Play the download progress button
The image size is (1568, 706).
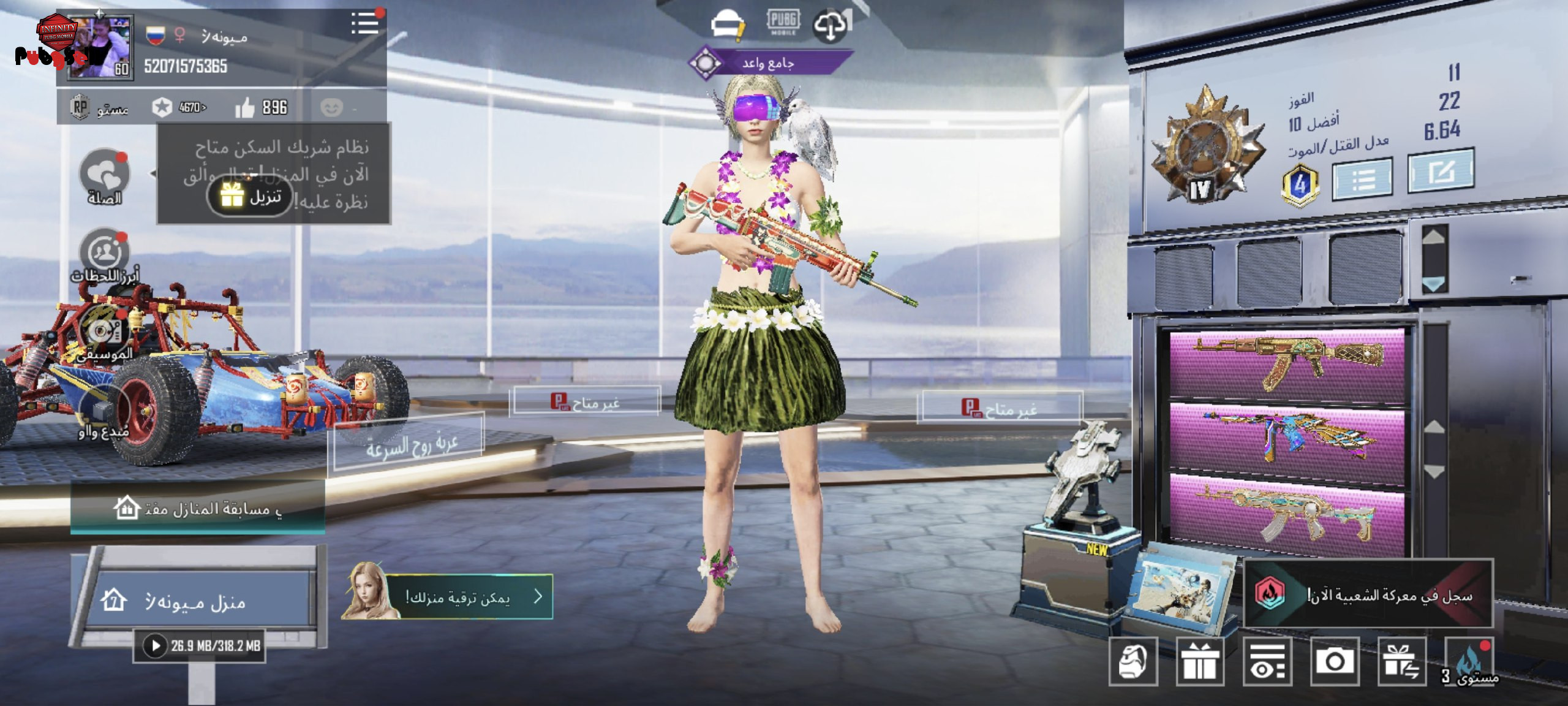pyautogui.click(x=156, y=645)
